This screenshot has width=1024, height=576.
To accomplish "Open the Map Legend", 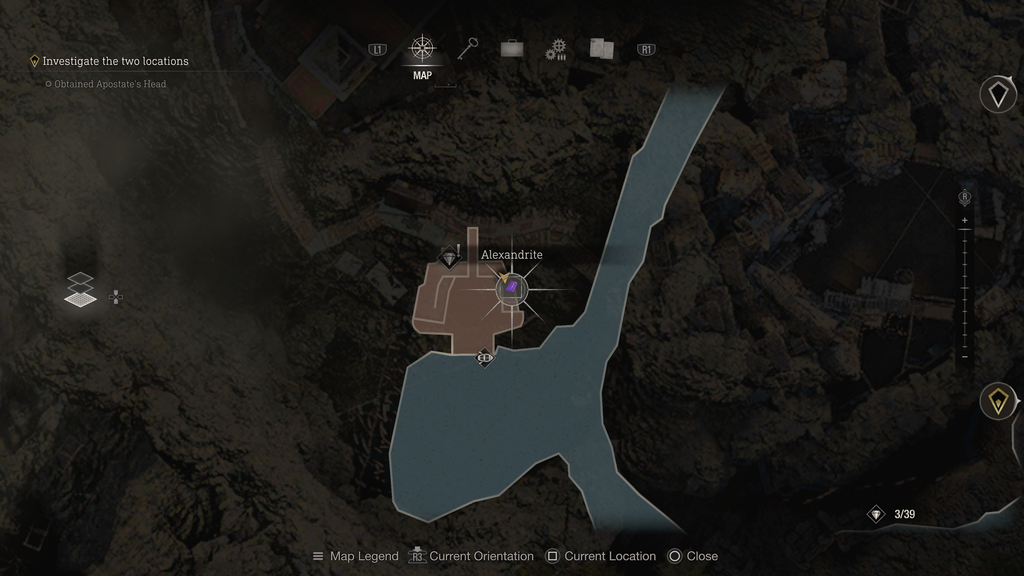I will coord(355,556).
